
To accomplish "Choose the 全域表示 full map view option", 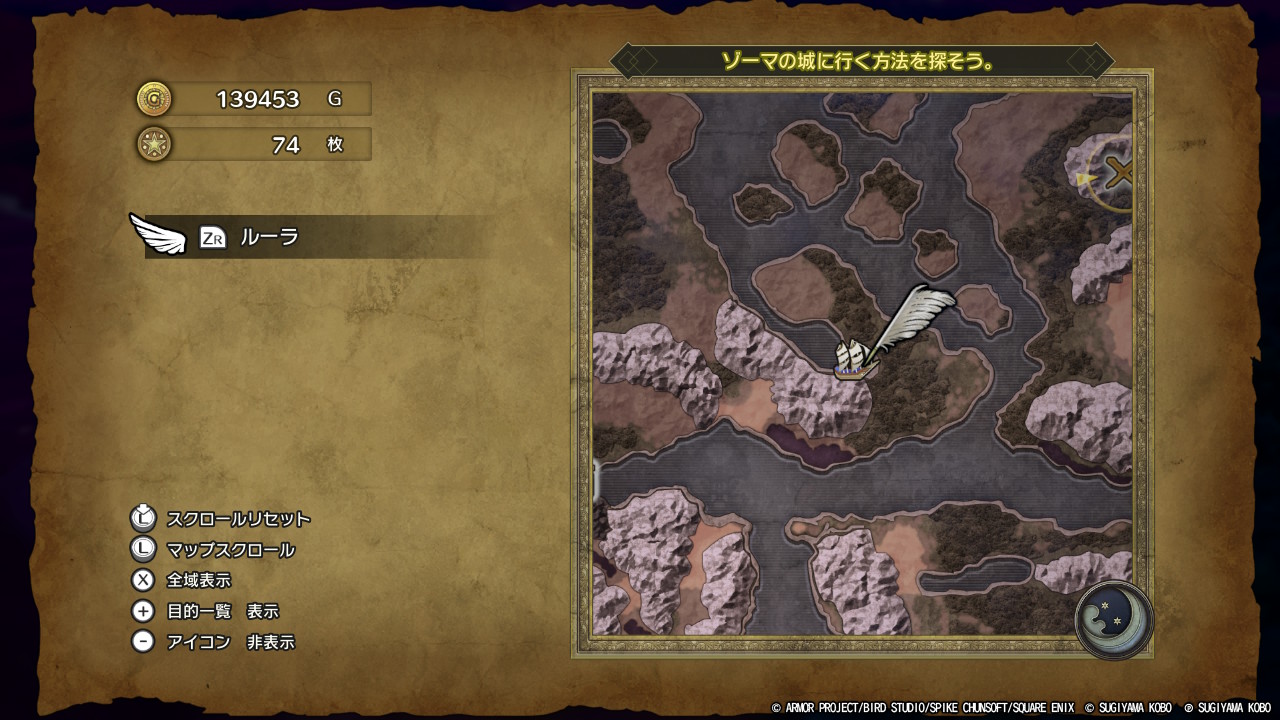I will click(198, 580).
